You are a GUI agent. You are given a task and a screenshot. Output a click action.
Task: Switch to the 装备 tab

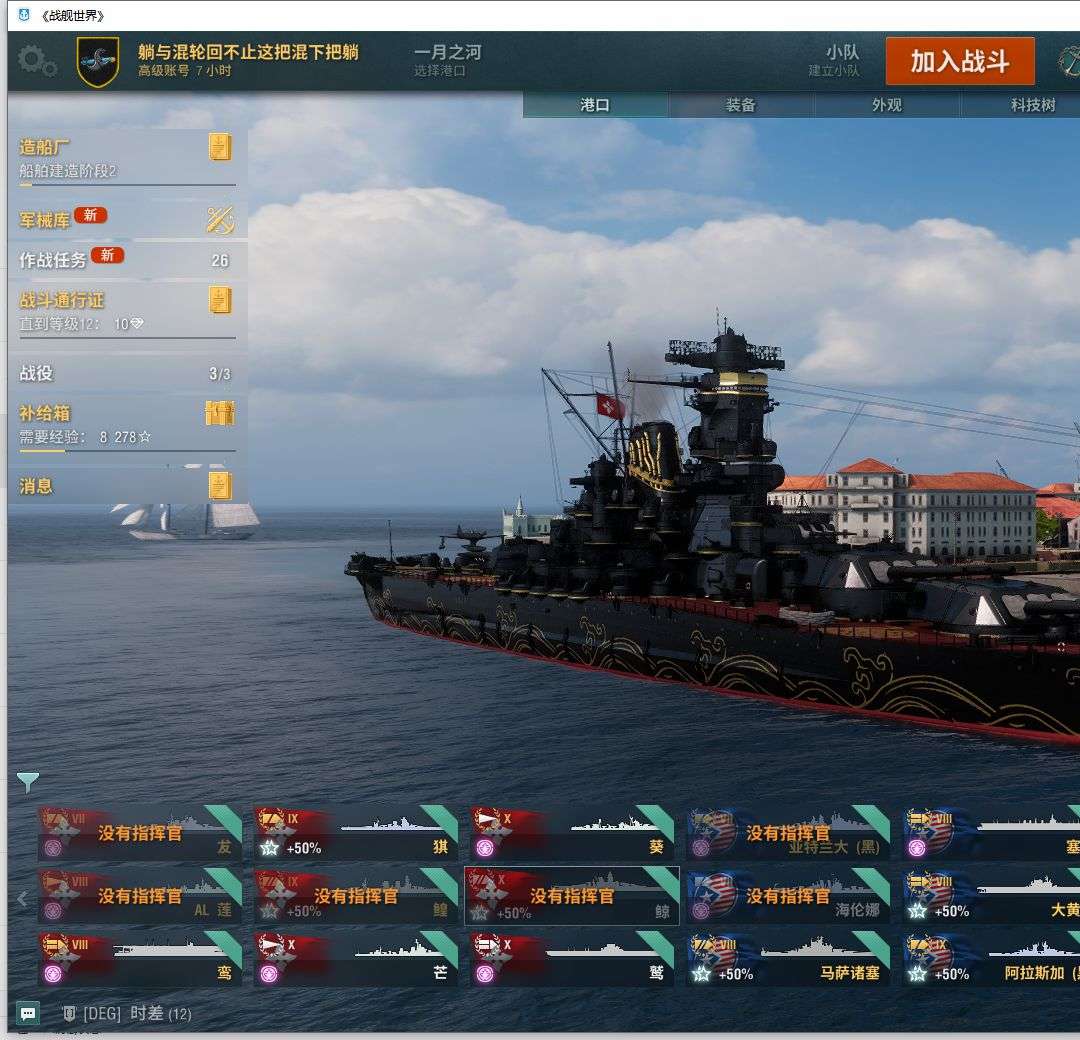741,105
